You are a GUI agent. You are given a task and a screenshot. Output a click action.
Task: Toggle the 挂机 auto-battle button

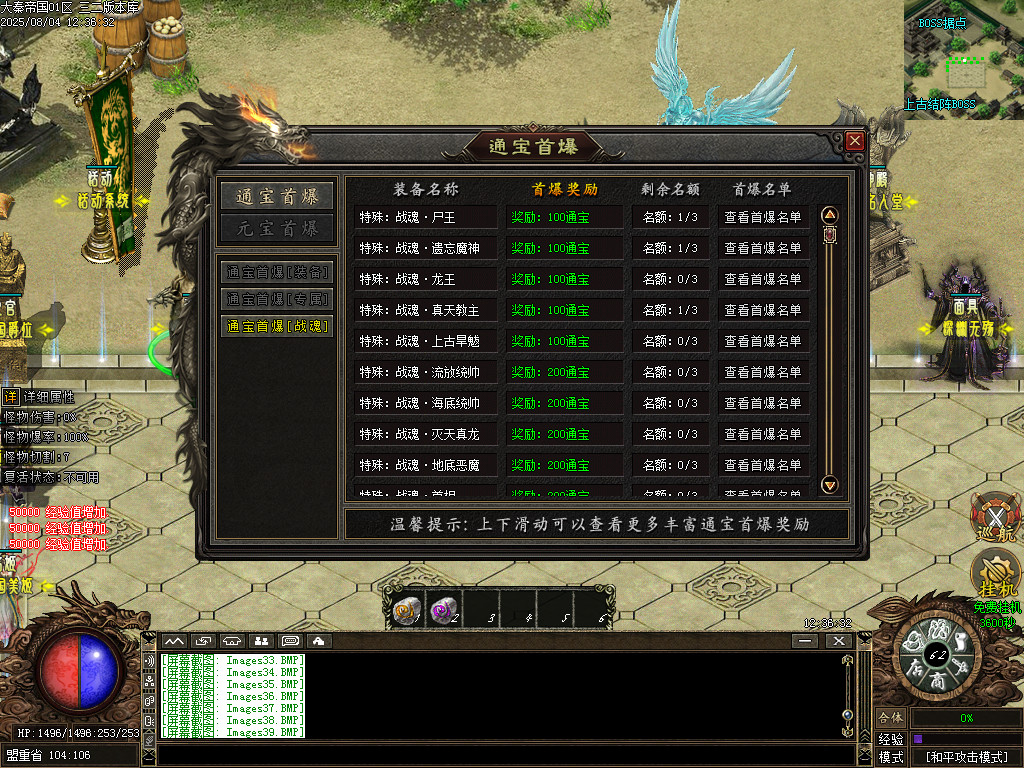coord(996,572)
